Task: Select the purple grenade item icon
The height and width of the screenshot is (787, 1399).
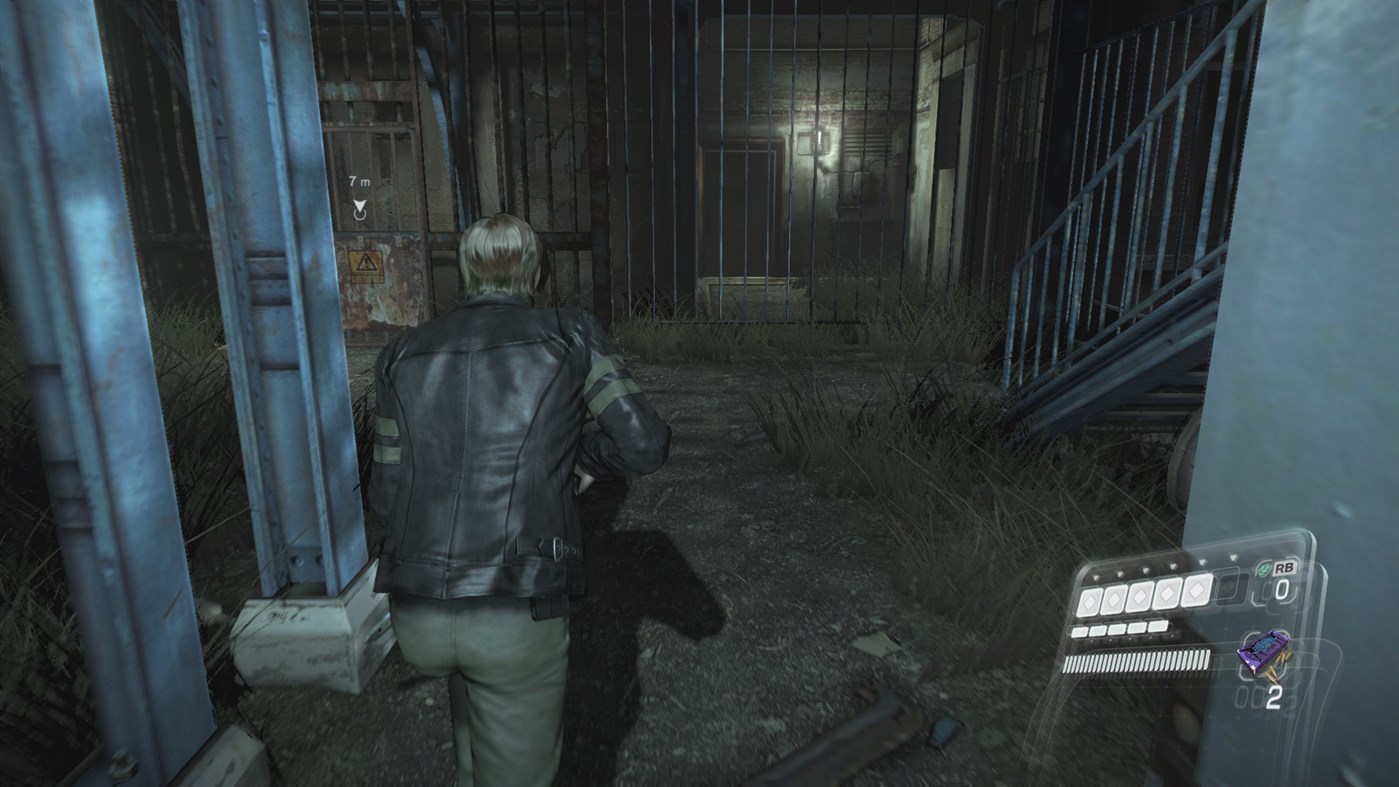Action: [1264, 653]
